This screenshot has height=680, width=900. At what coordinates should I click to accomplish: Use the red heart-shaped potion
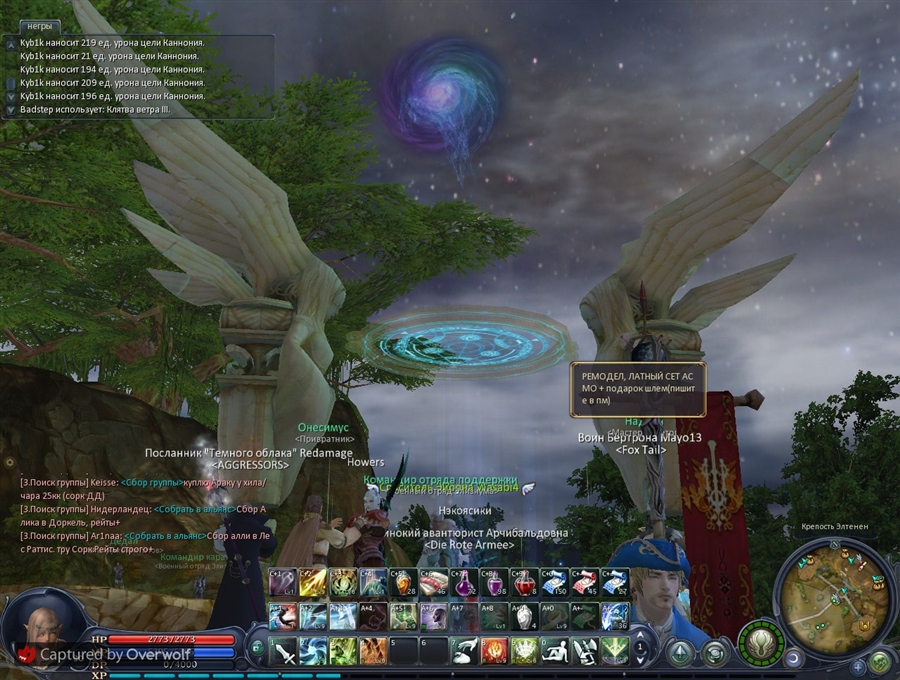coord(525,582)
